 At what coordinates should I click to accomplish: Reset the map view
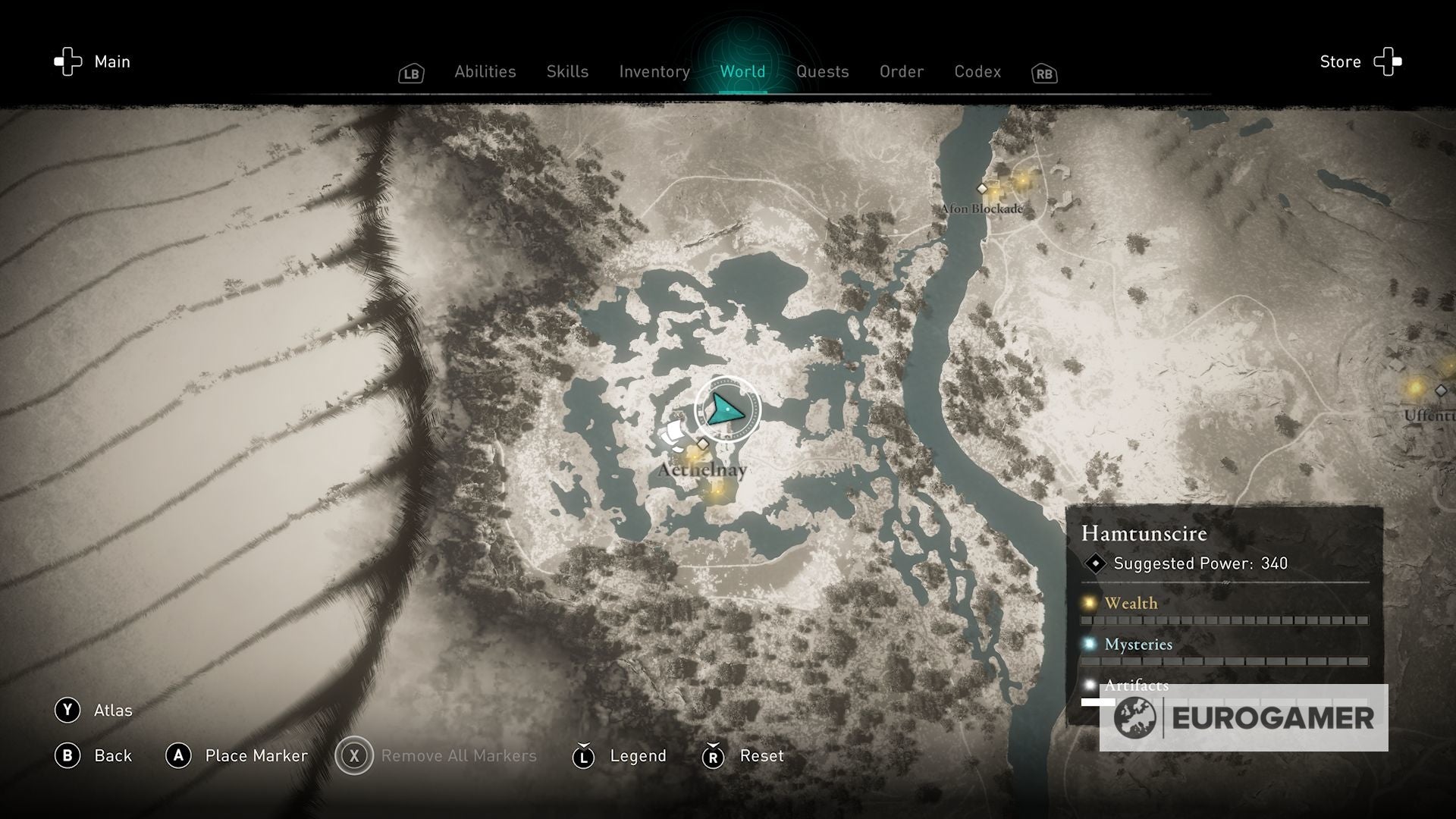coord(742,755)
